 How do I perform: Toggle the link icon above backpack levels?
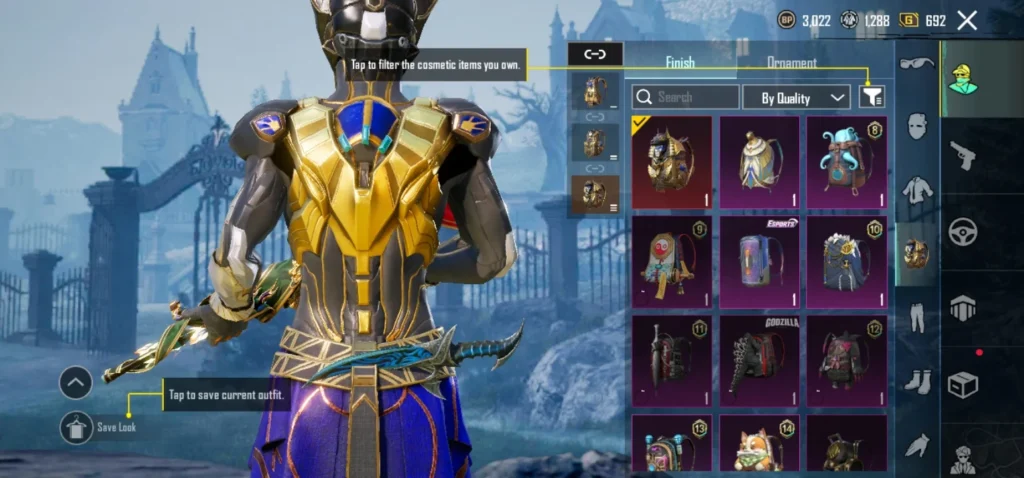point(595,54)
